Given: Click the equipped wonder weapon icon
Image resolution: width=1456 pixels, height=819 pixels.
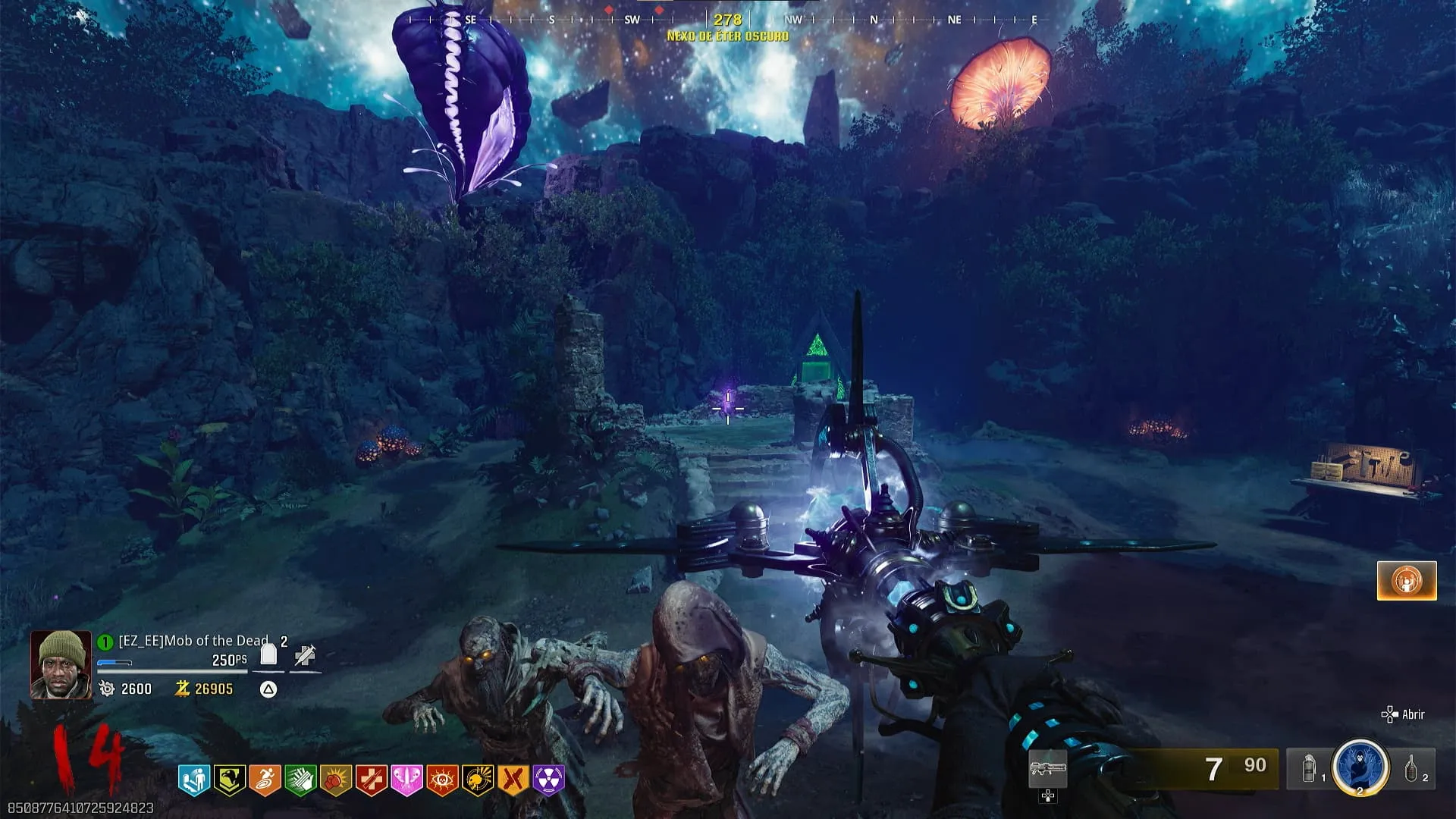Looking at the screenshot, I should coord(1047,769).
